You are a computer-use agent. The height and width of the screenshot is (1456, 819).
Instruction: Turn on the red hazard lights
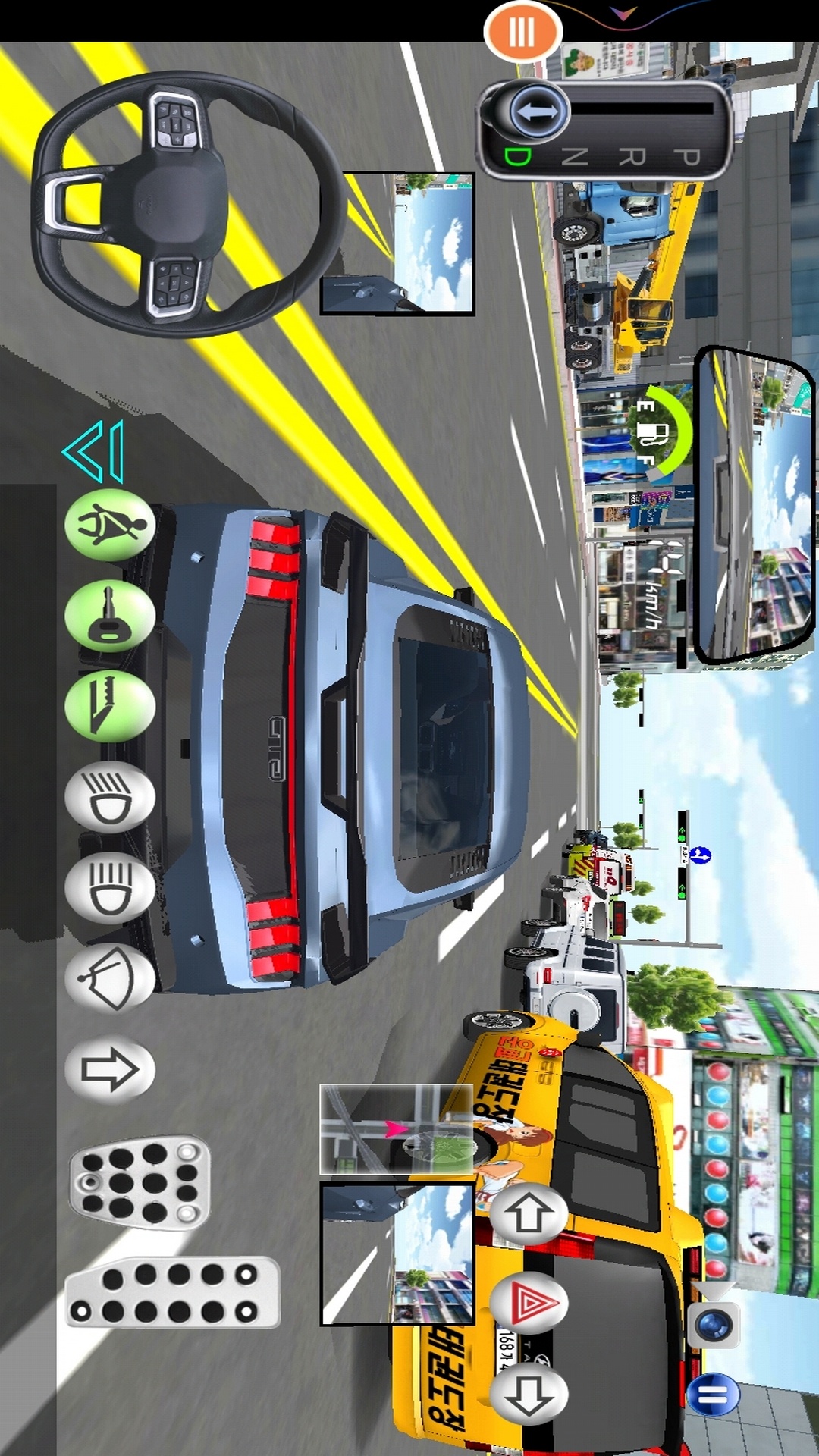[529, 1304]
